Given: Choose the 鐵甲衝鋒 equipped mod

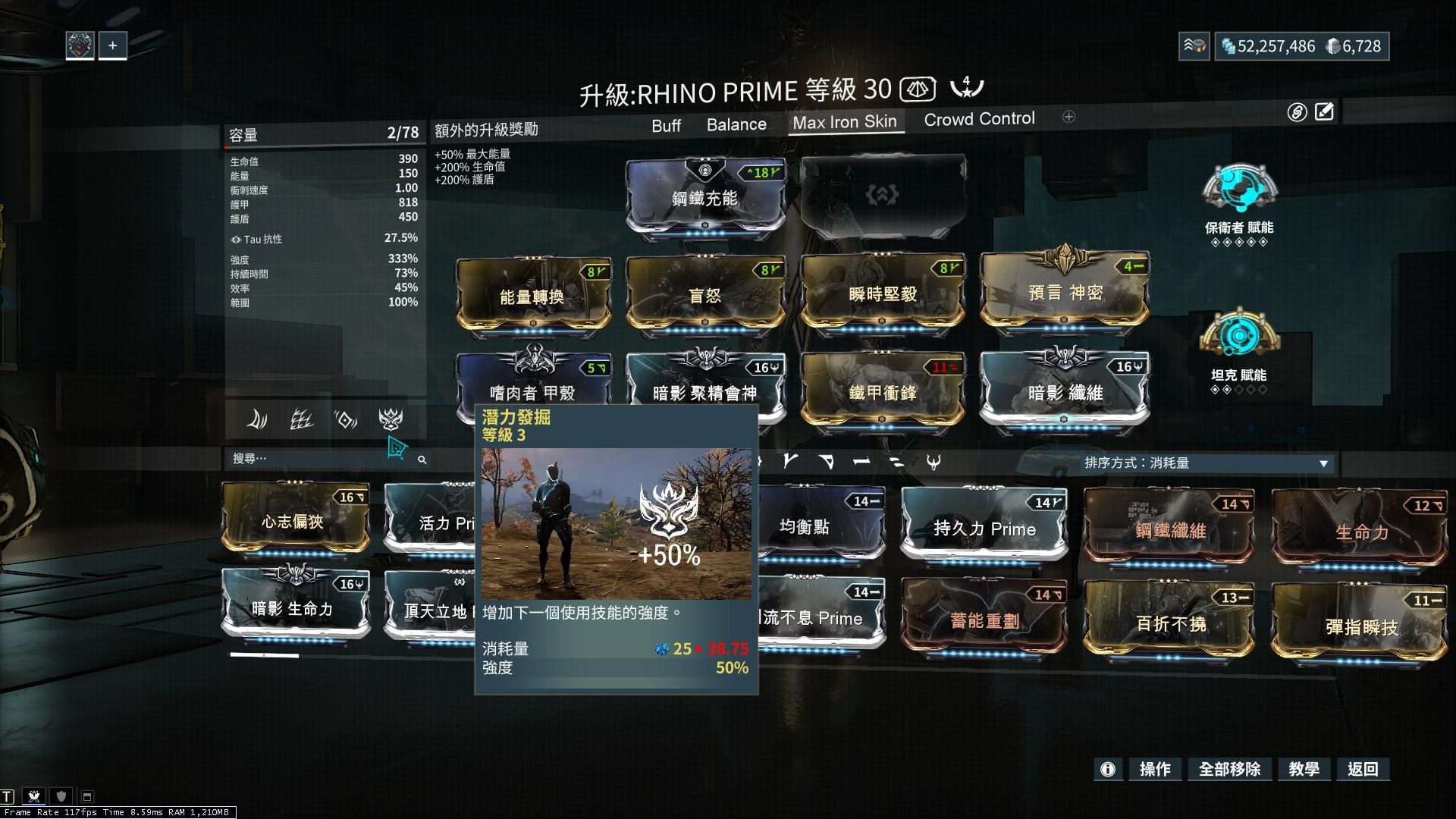Looking at the screenshot, I should (882, 391).
